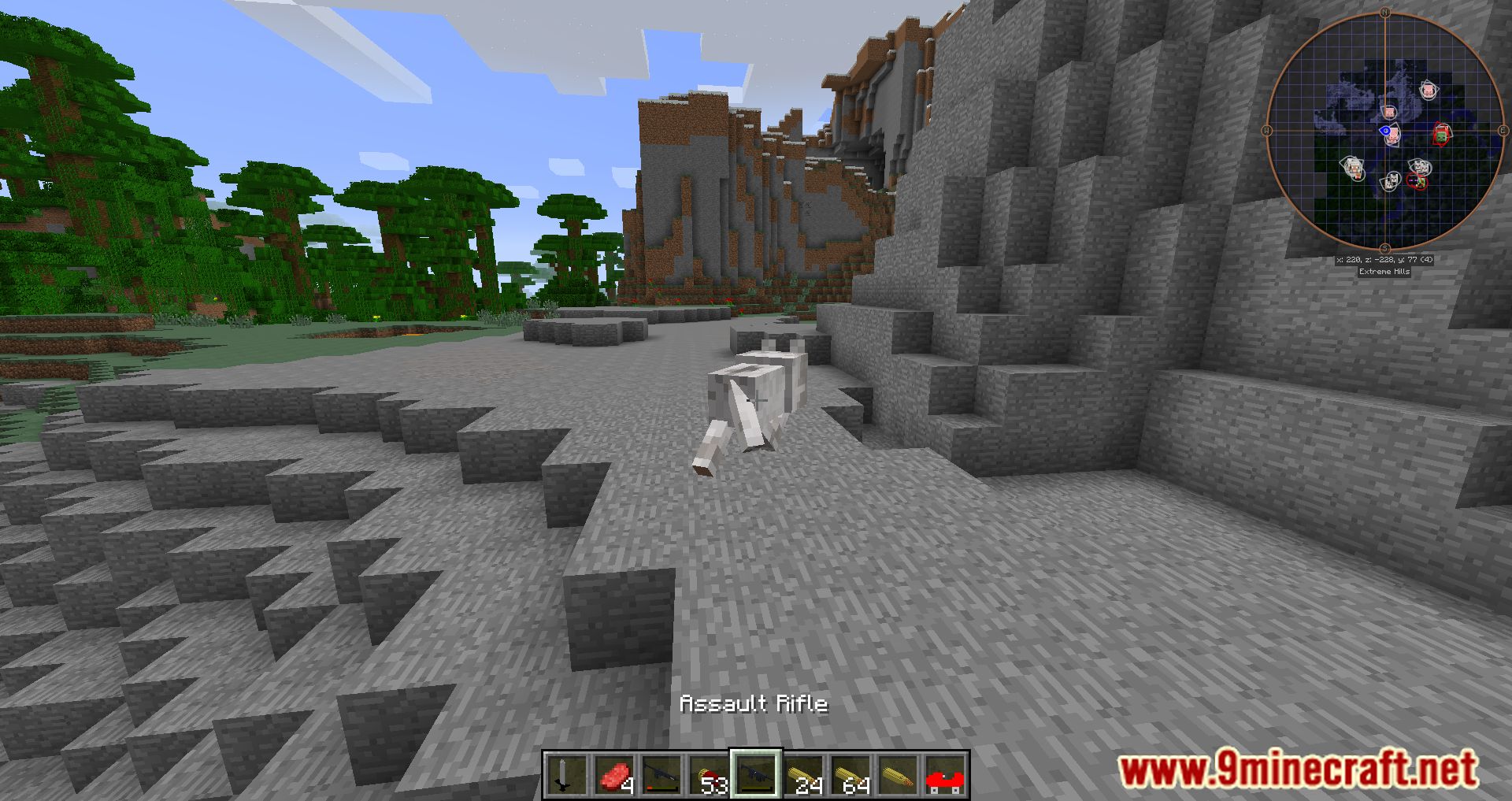
Task: Choose the single bullet without a count
Action: 898,775
